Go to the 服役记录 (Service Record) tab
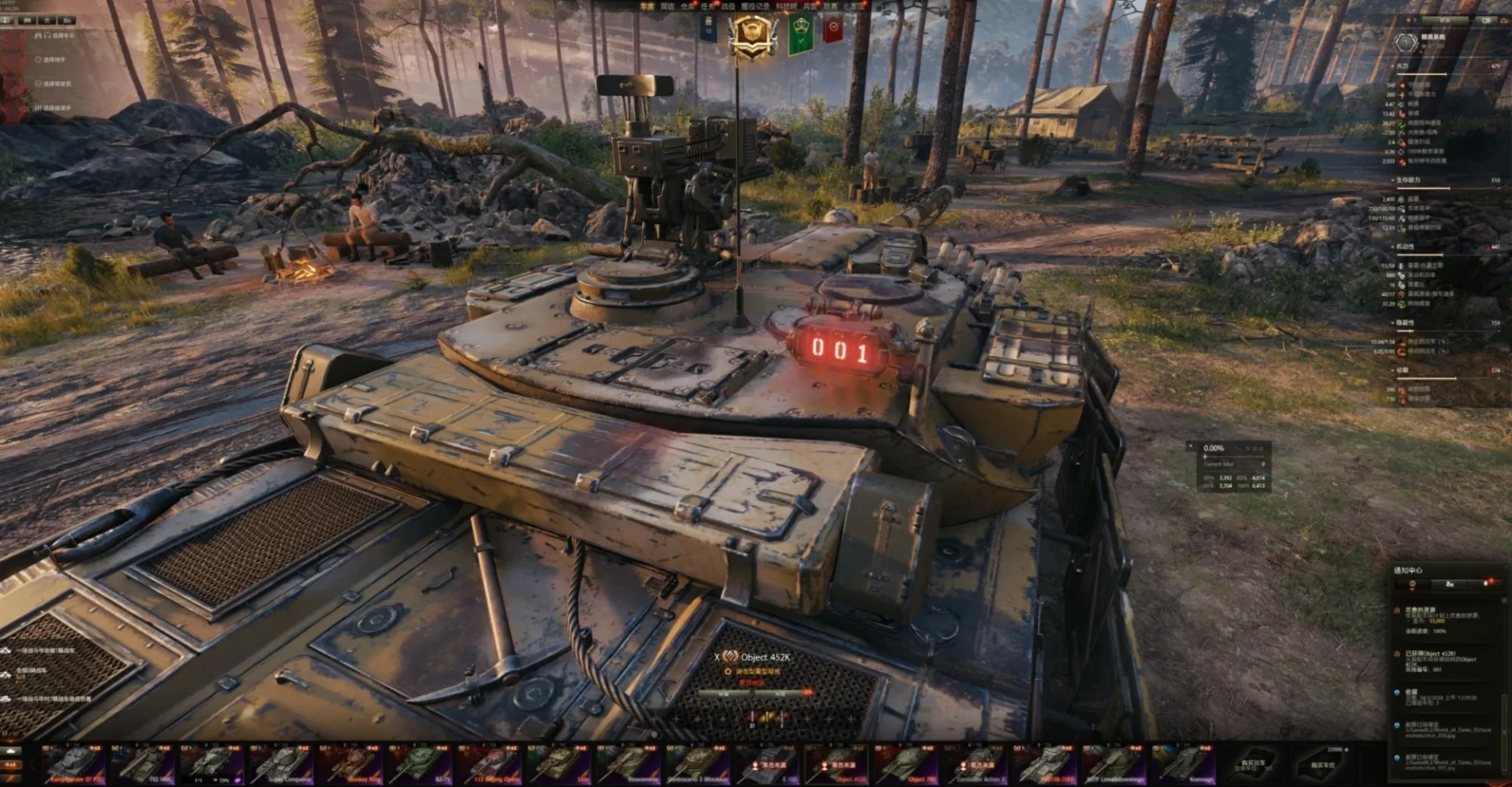The width and height of the screenshot is (1512, 787). 756,6
